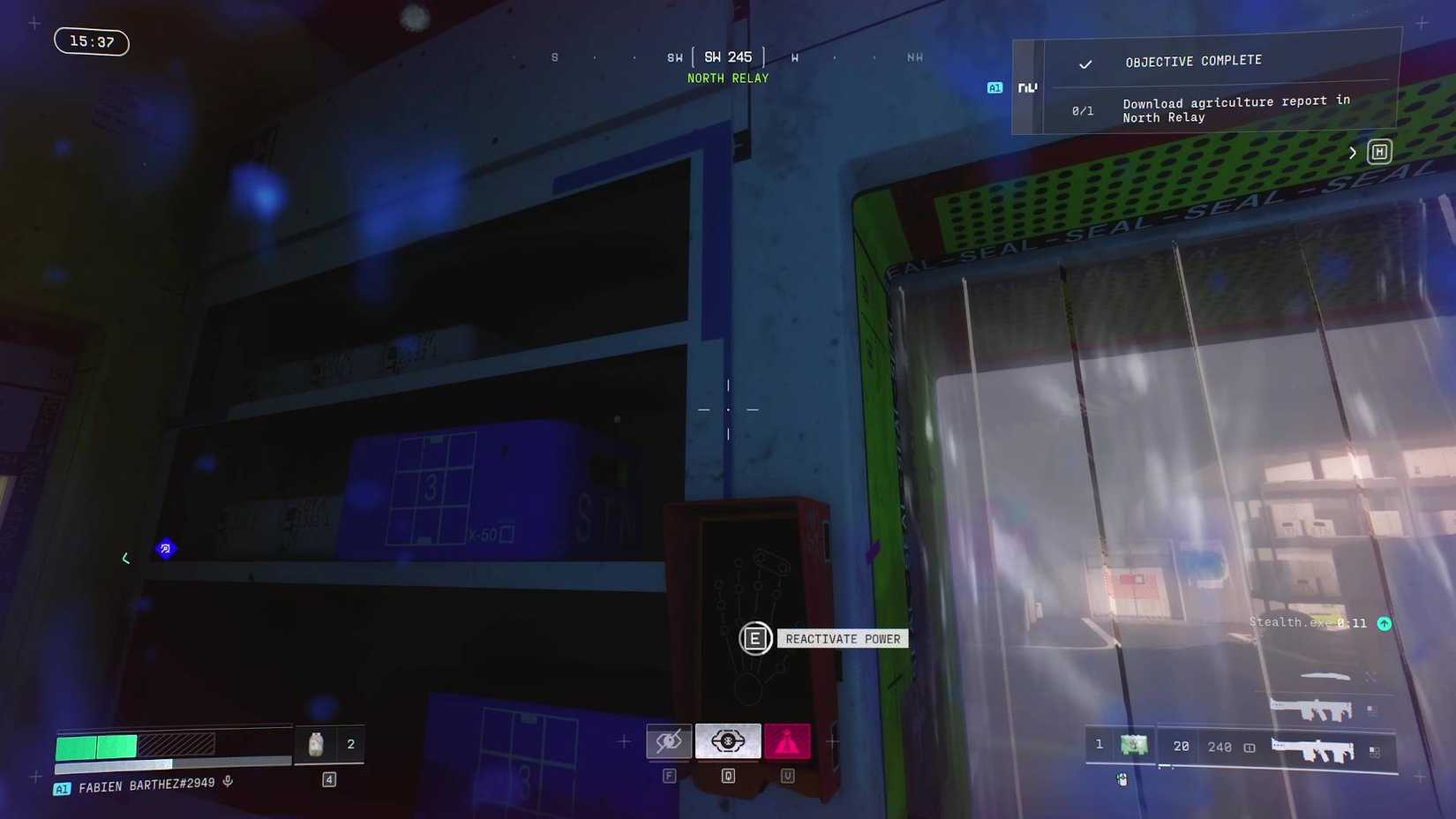Switch to weapon slot 1 loadout row
Screen dimensions: 1456x819
(1099, 745)
